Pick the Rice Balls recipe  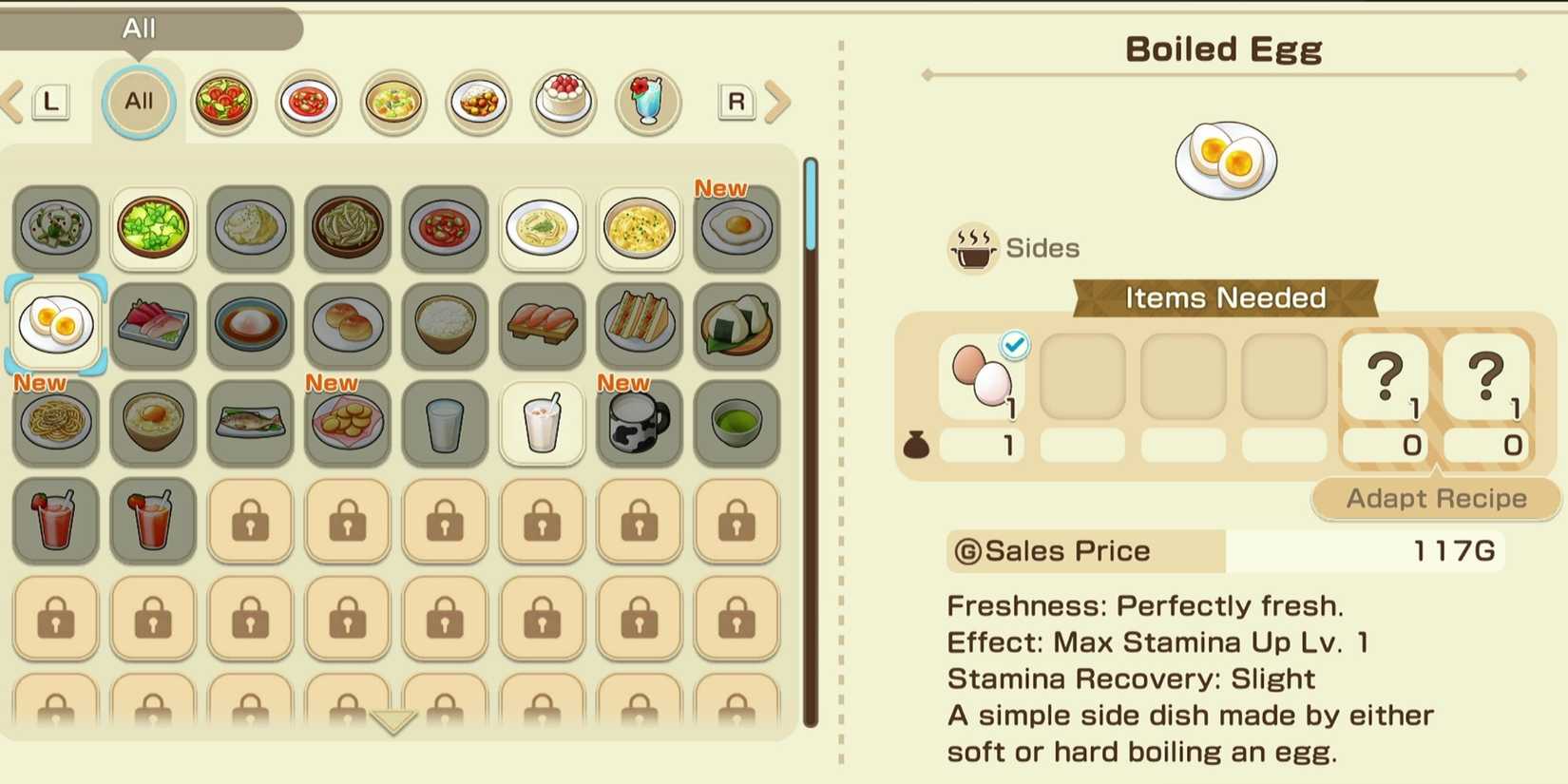tap(736, 326)
